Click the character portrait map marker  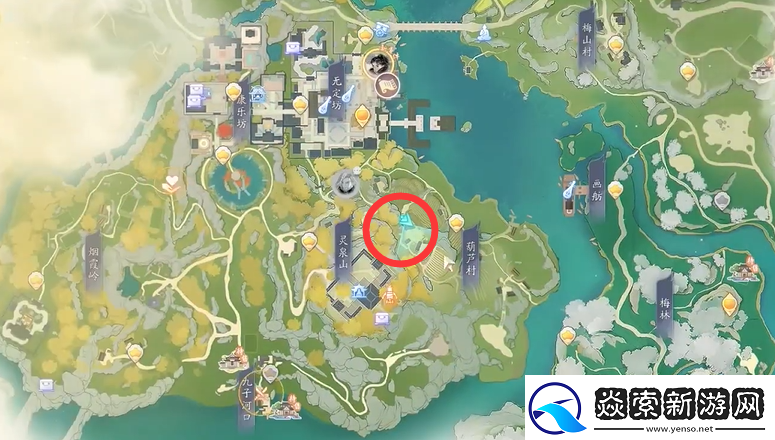[377, 63]
